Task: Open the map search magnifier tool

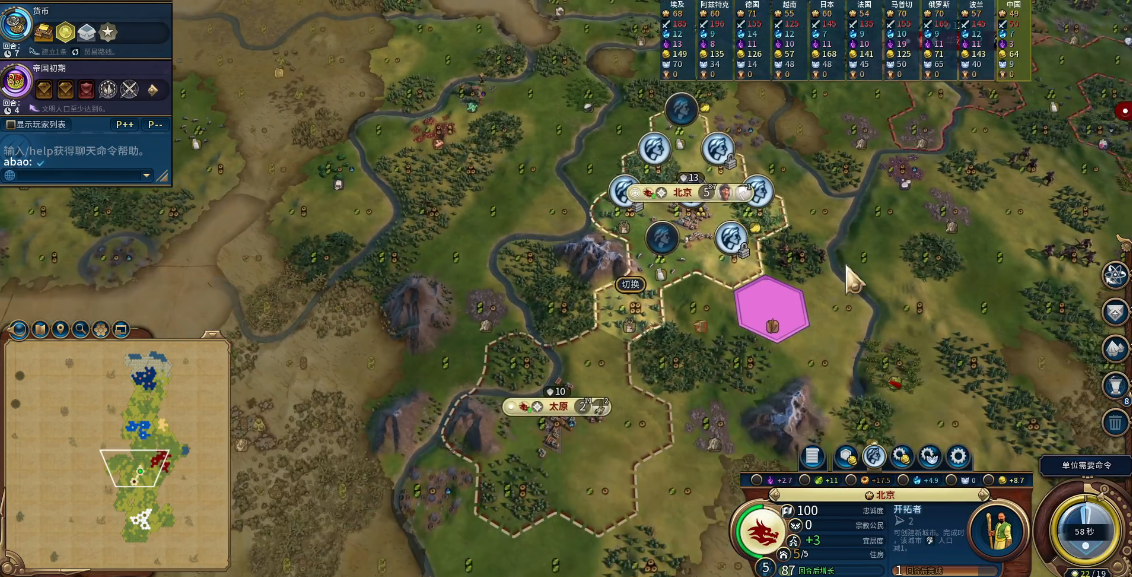Action: [x=81, y=329]
